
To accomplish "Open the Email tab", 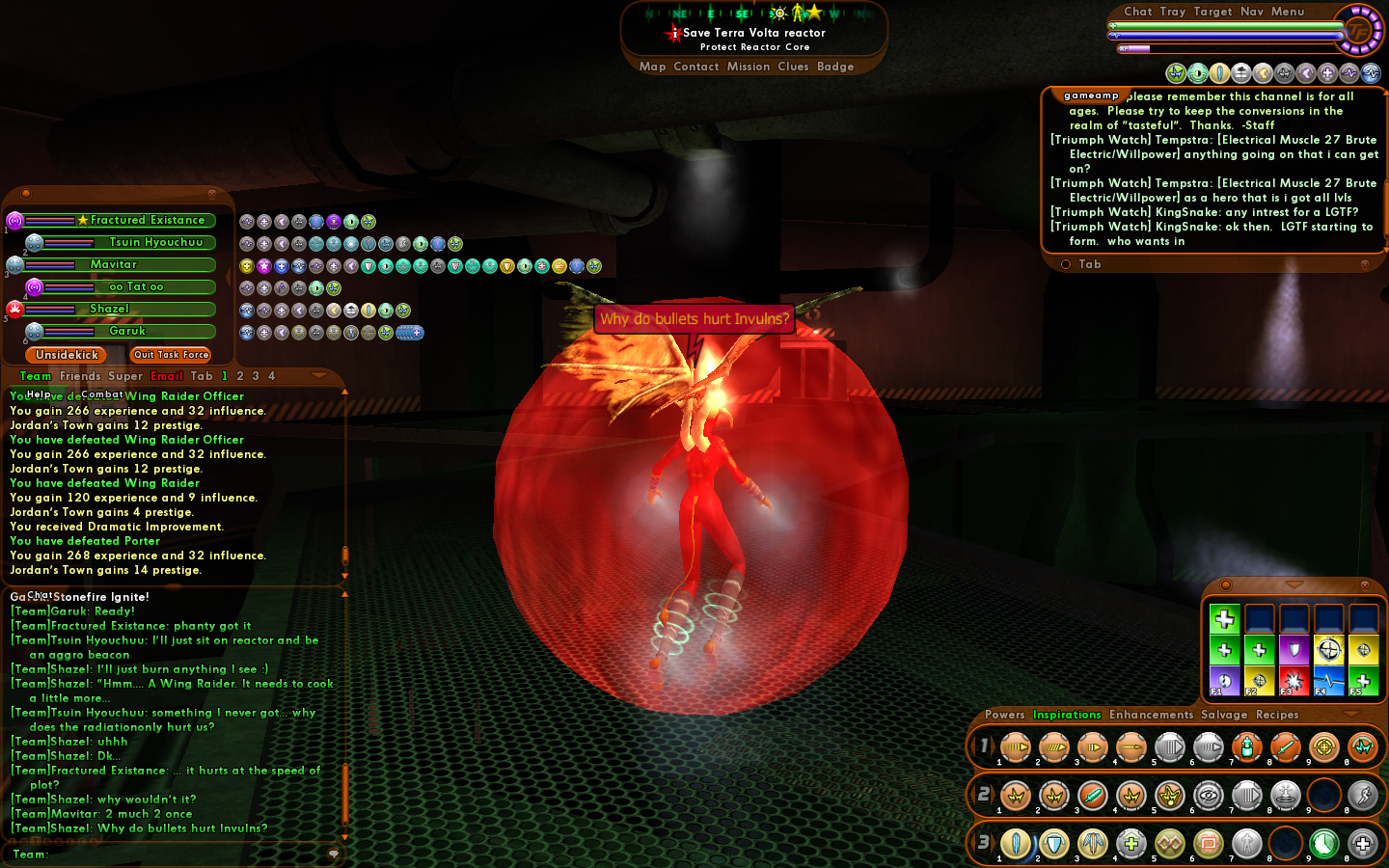I will (x=166, y=376).
